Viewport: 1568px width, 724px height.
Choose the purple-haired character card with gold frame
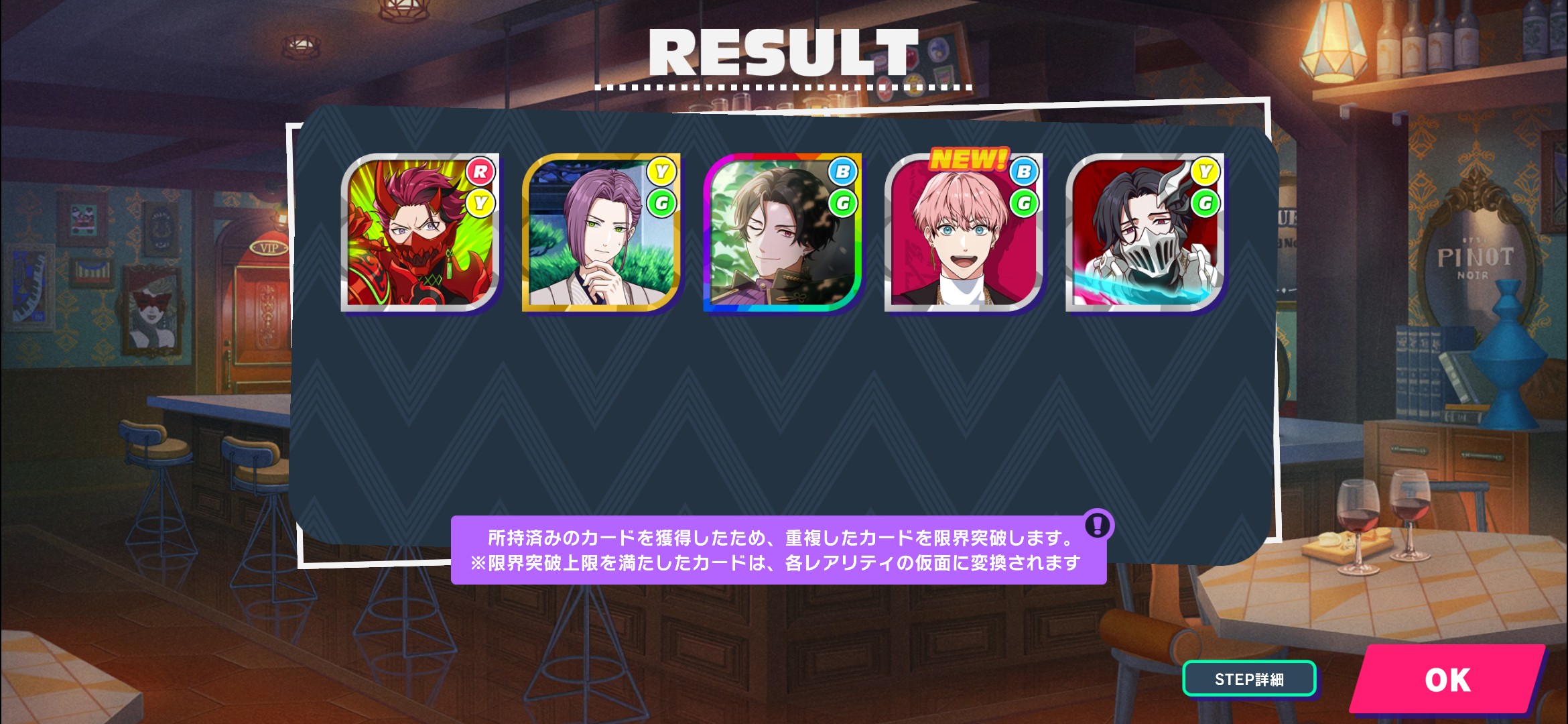tap(601, 233)
